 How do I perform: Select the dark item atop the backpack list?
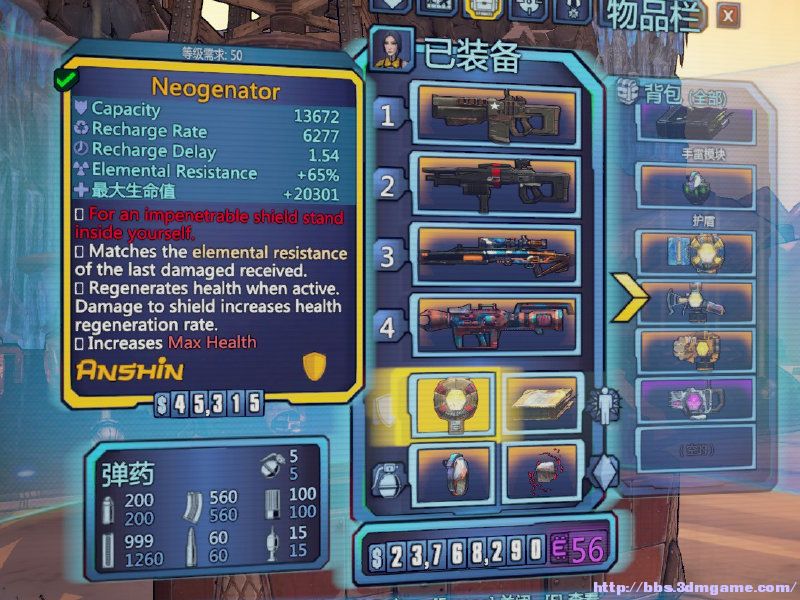(696, 125)
